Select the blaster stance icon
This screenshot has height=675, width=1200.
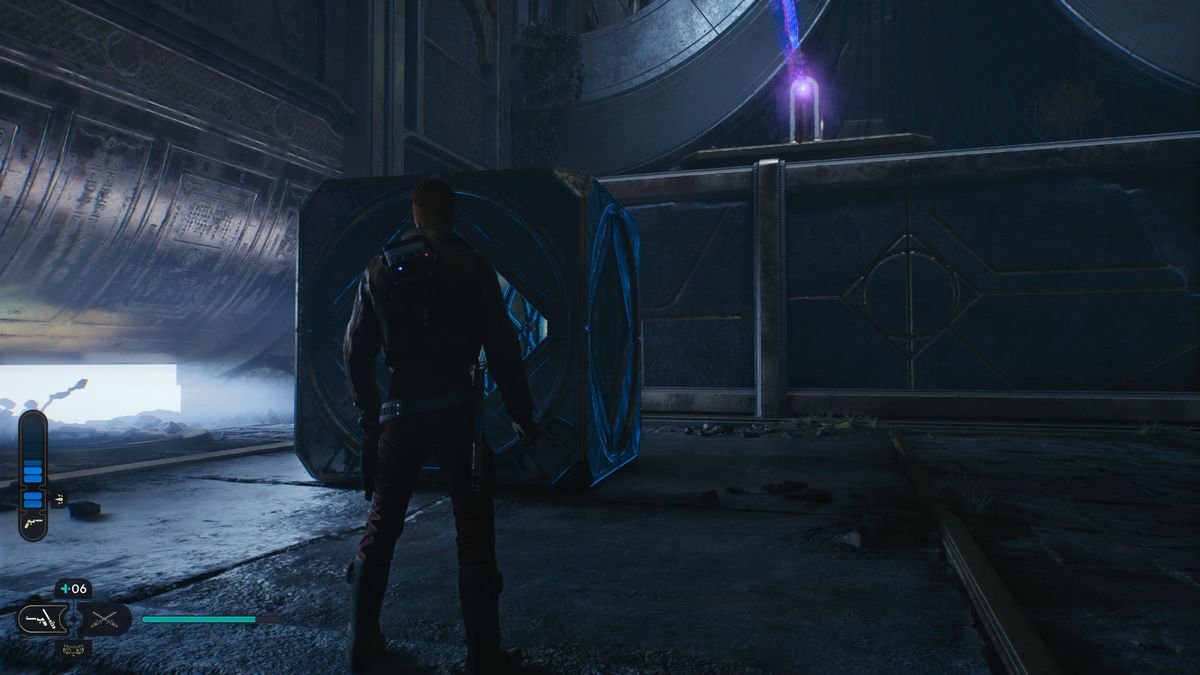coord(43,620)
